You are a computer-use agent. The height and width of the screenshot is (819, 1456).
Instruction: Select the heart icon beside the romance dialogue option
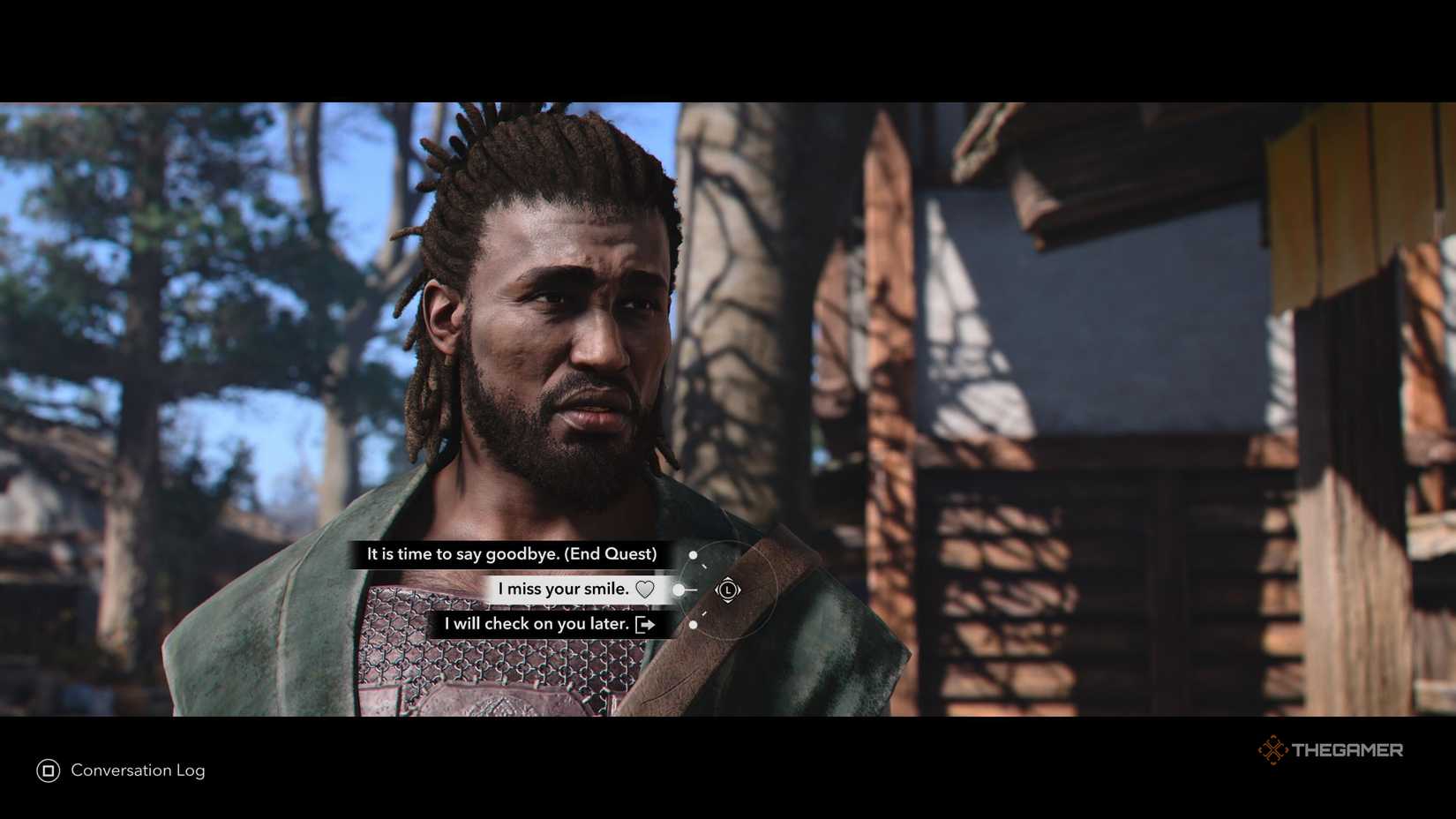(647, 589)
